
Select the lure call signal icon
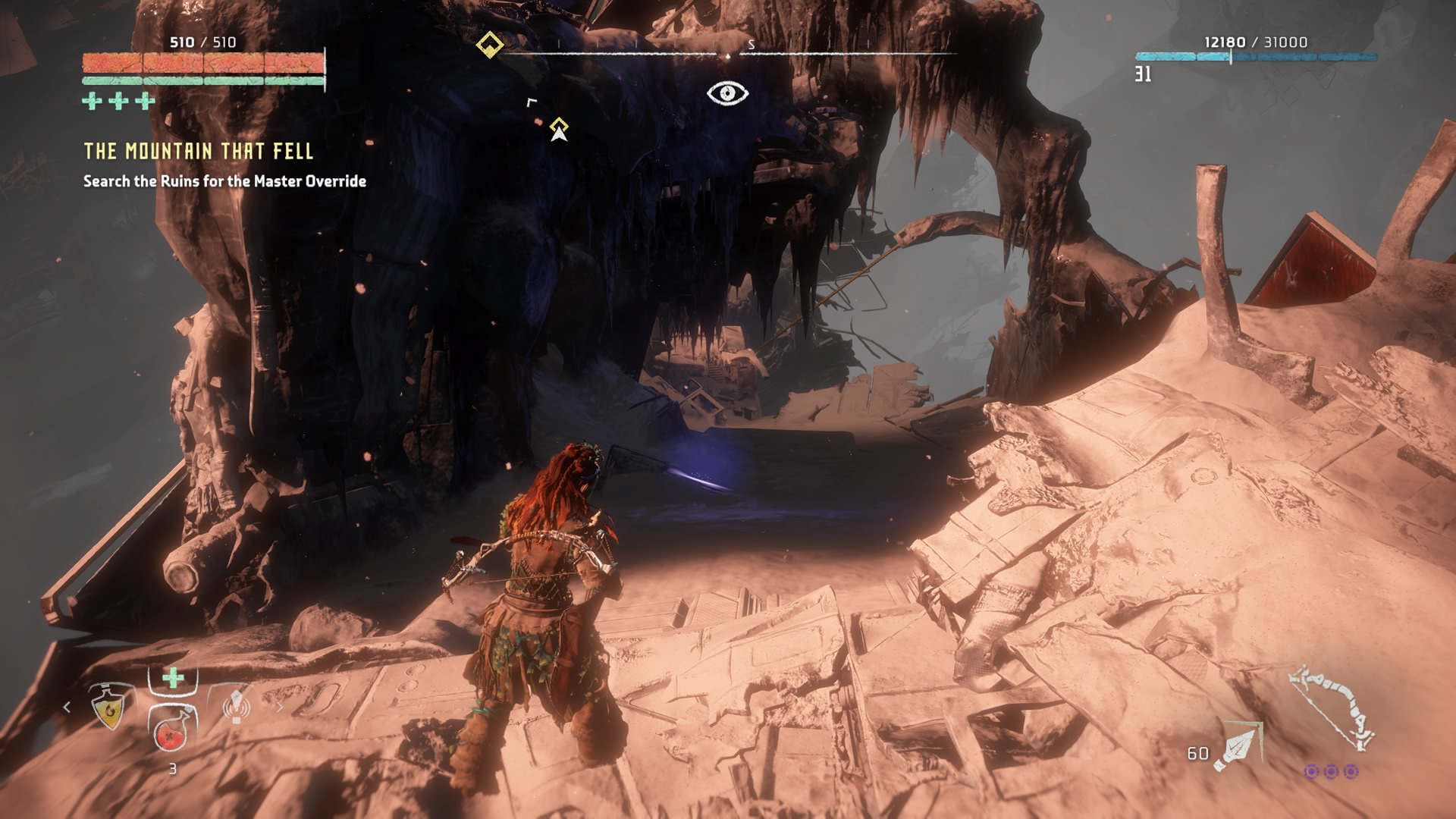point(236,707)
